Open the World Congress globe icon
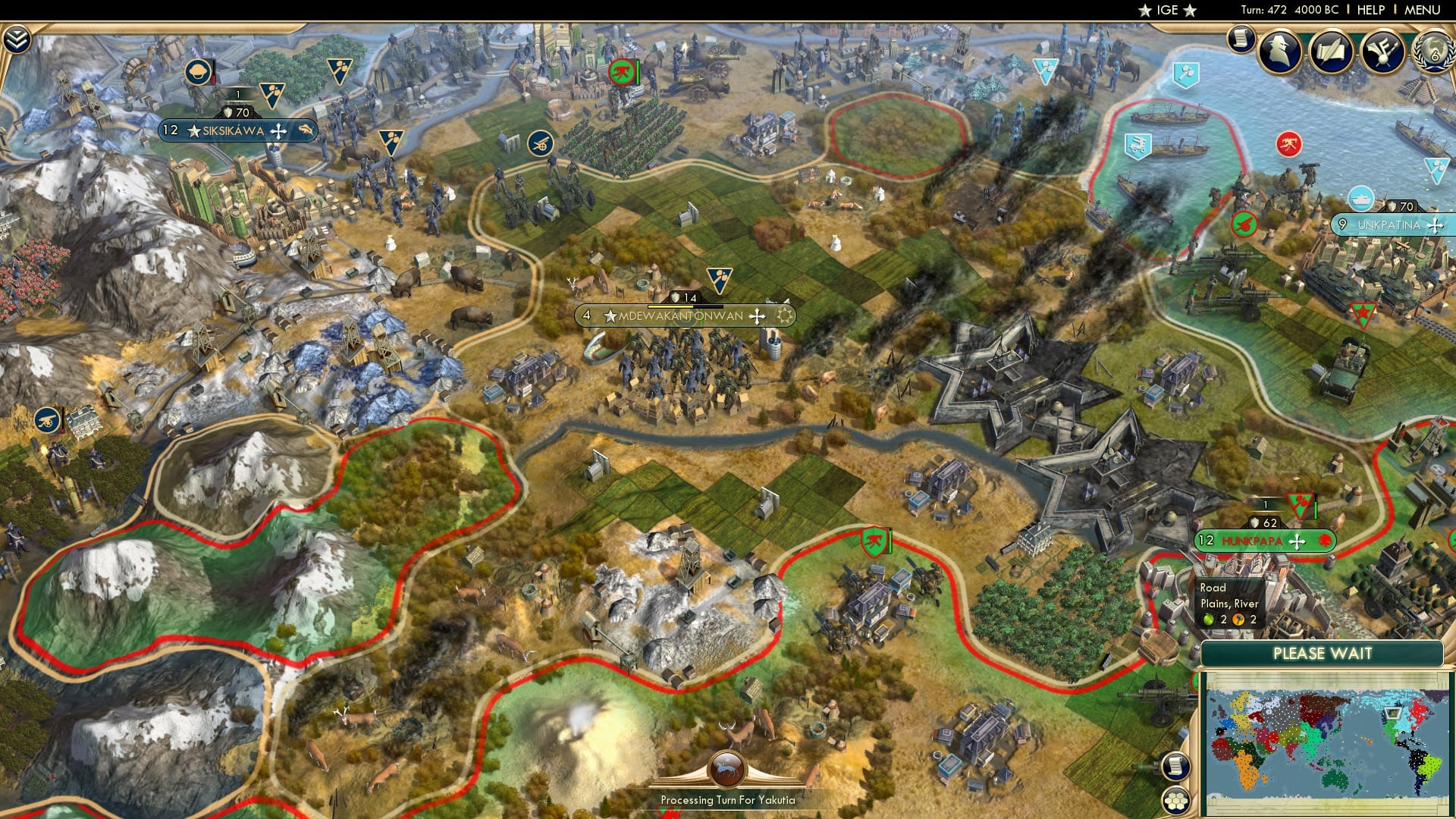The width and height of the screenshot is (1456, 819). point(1436,53)
